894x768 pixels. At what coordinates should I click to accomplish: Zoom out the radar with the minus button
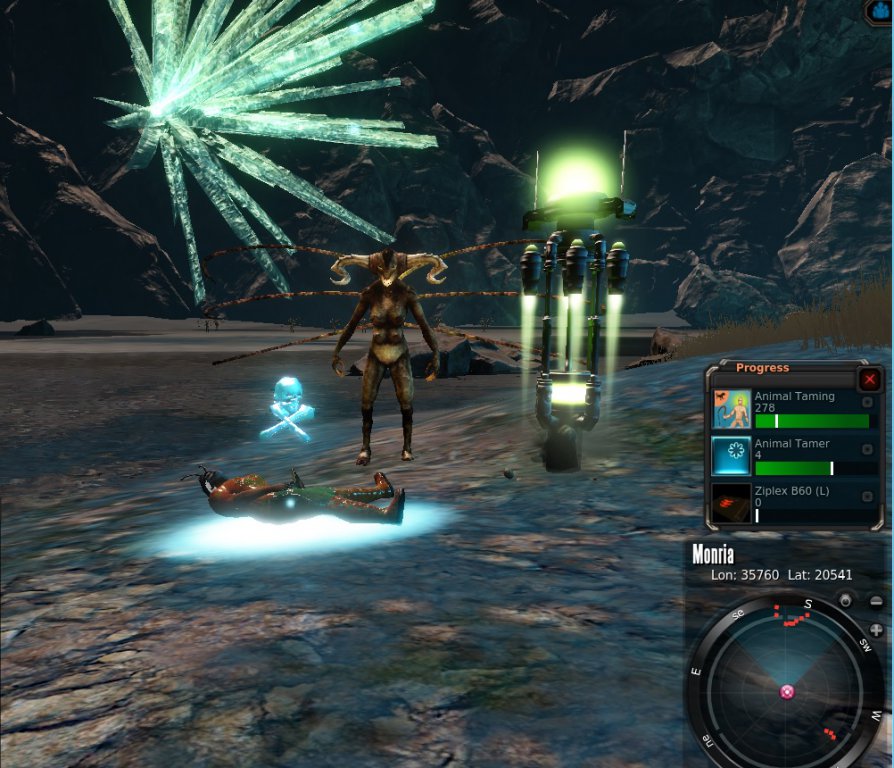coord(876,601)
